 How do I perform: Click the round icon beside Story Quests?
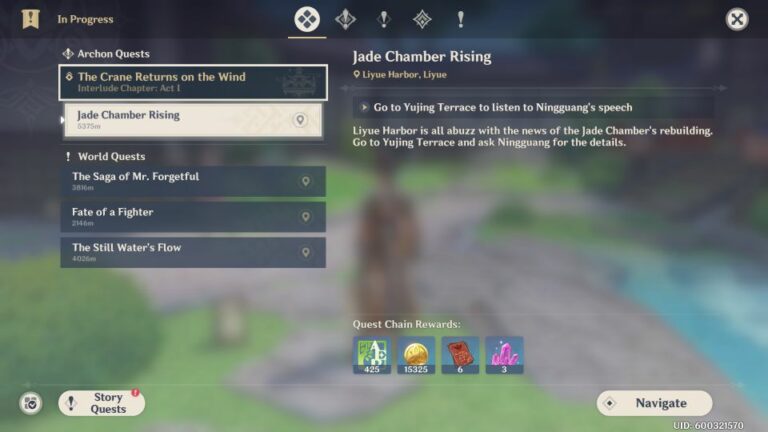[x=31, y=403]
